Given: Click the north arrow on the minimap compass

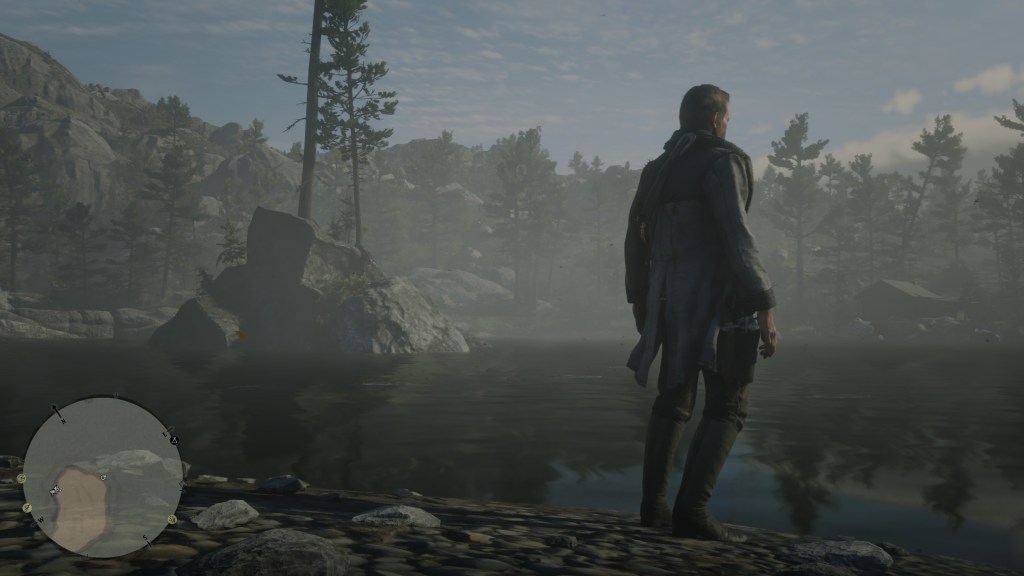Looking at the screenshot, I should click(x=58, y=412).
